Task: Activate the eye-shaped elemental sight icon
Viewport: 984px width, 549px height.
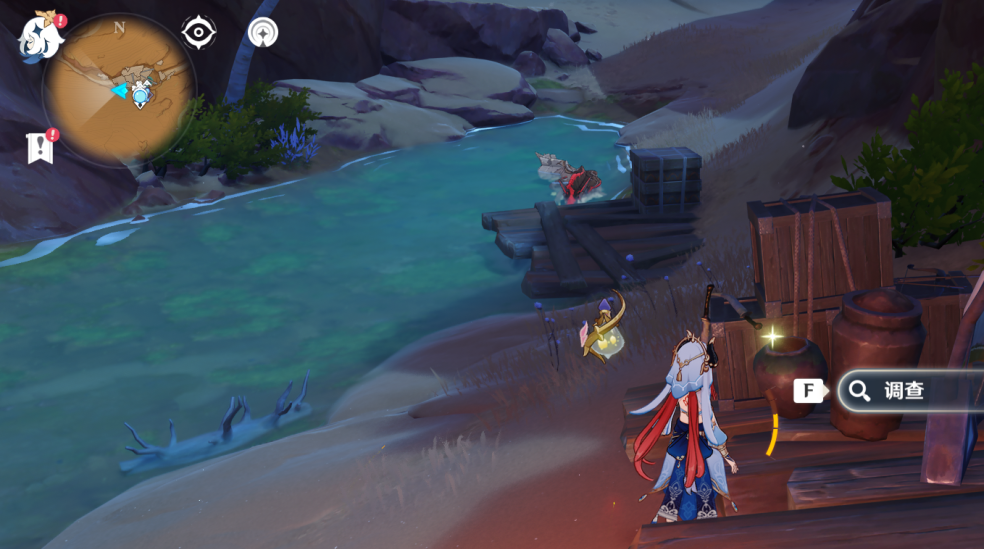Action: tap(199, 33)
